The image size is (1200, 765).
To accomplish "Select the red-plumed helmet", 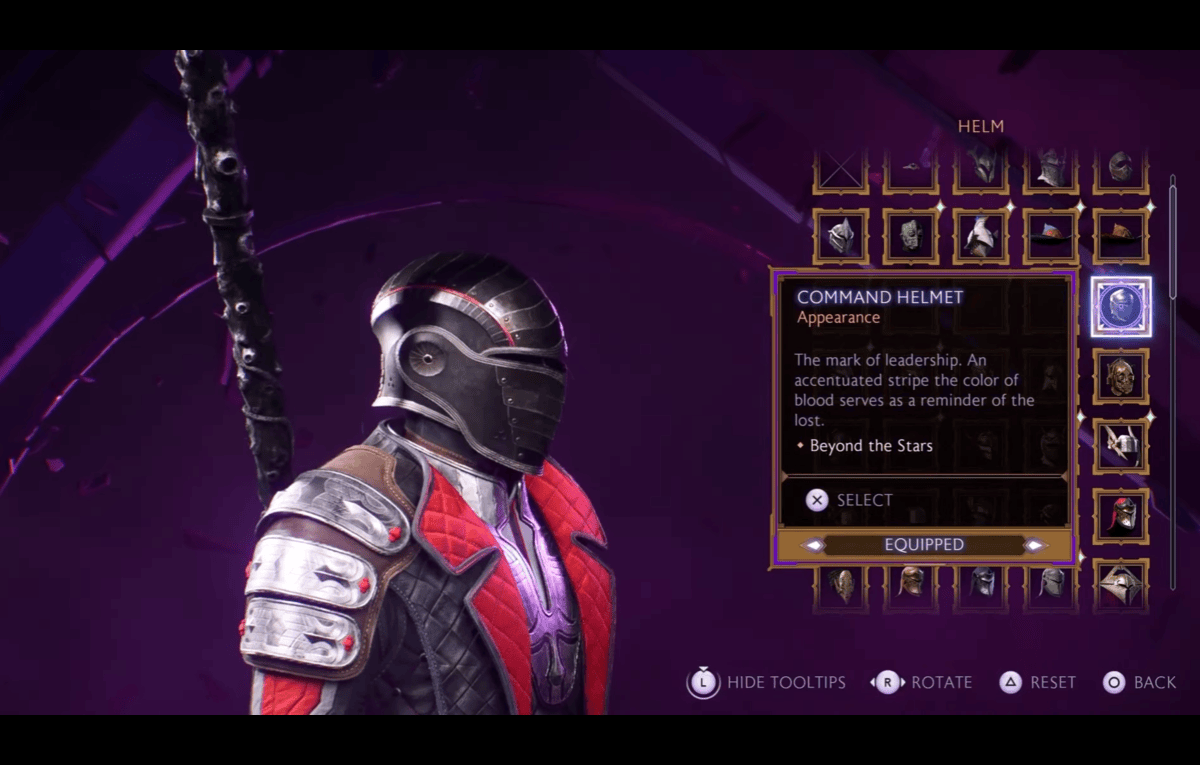I will click(x=1120, y=516).
